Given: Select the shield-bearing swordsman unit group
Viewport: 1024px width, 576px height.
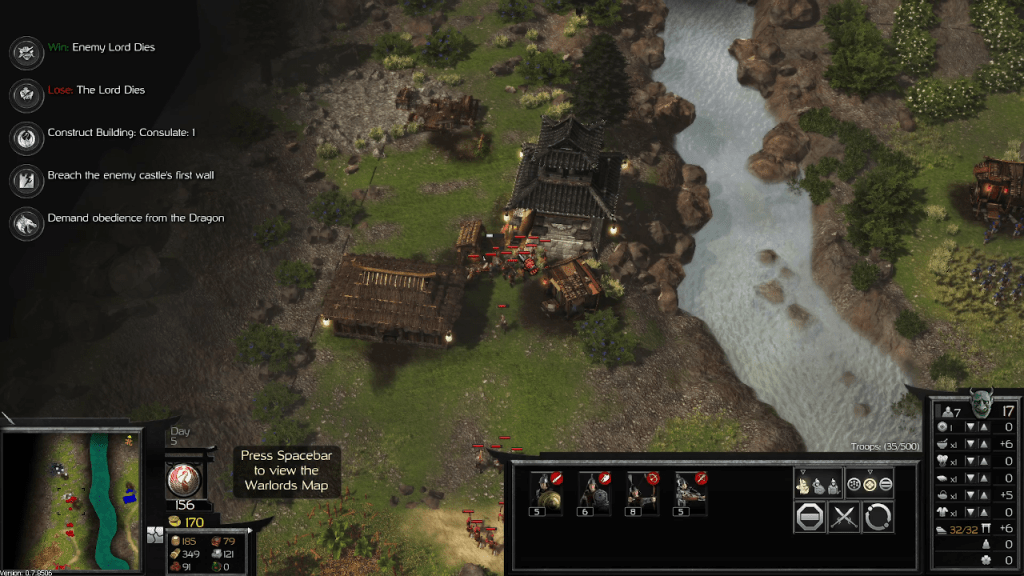Looking at the screenshot, I should (x=546, y=489).
